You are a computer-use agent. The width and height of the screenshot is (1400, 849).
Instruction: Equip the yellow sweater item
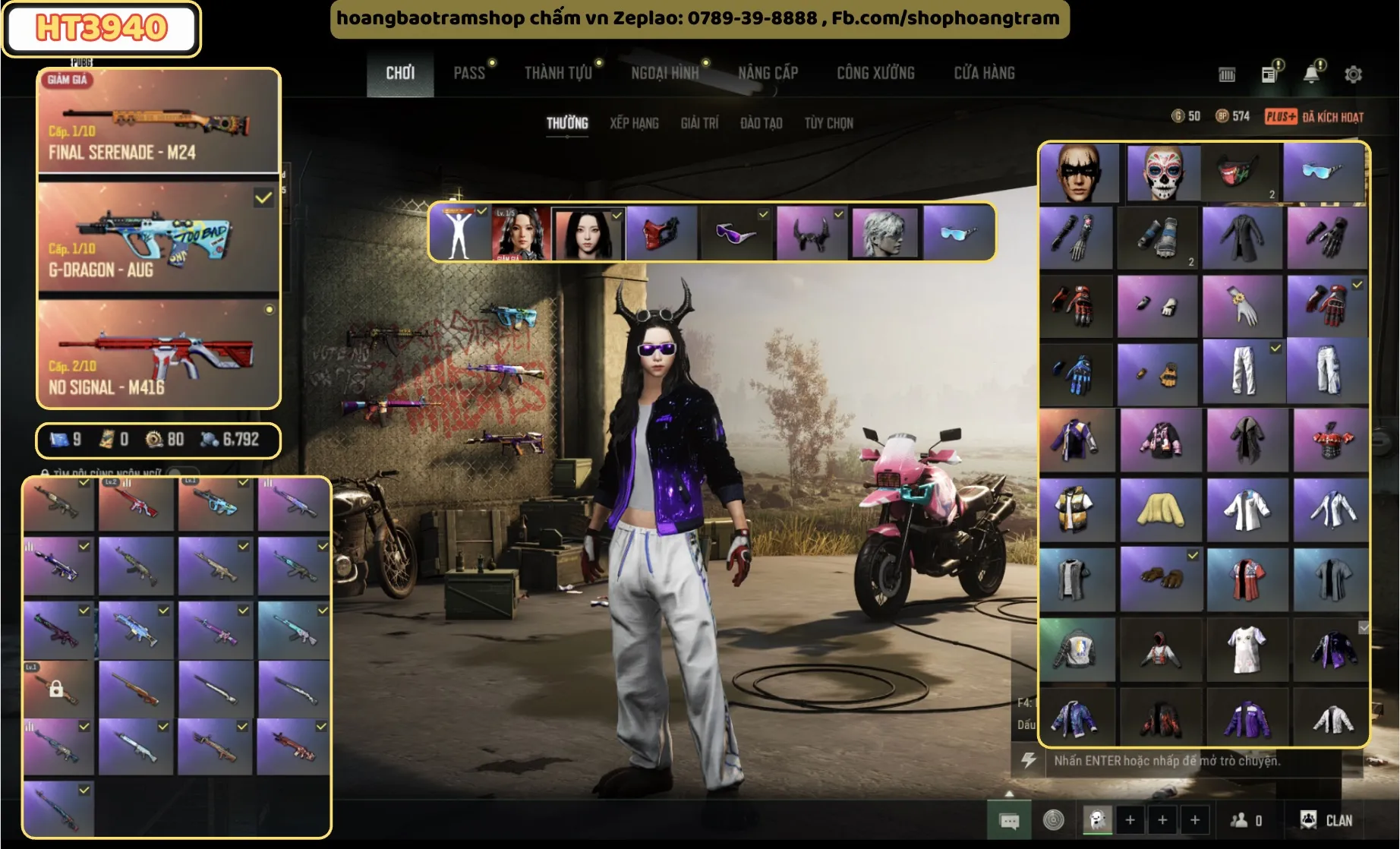point(1160,509)
